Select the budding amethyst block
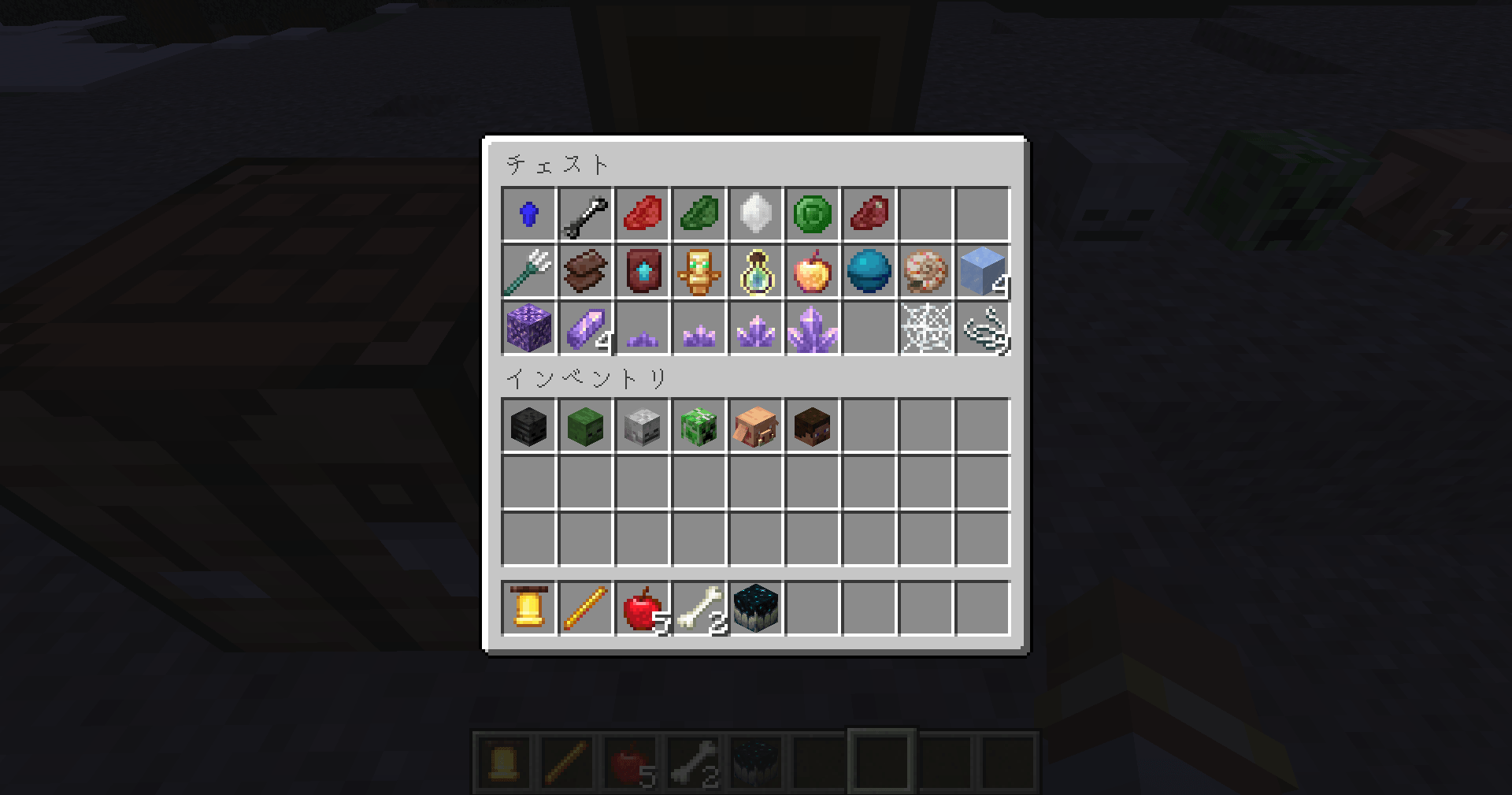This screenshot has height=795, width=1512. (x=528, y=329)
